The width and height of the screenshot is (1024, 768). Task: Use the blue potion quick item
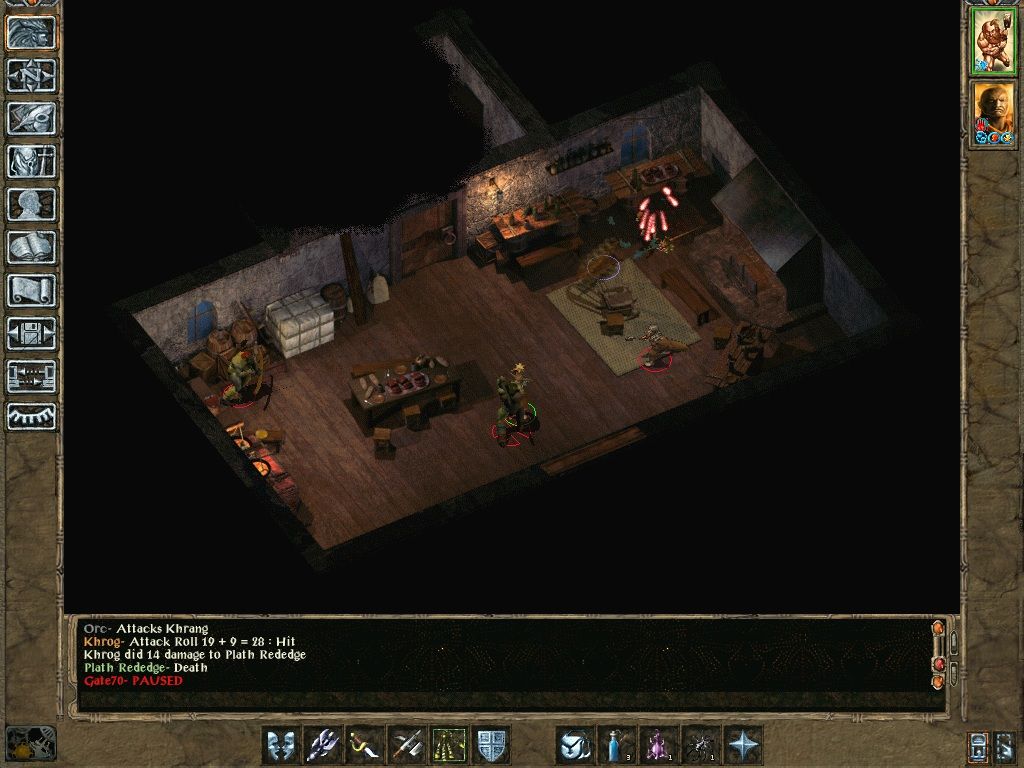pyautogui.click(x=617, y=745)
